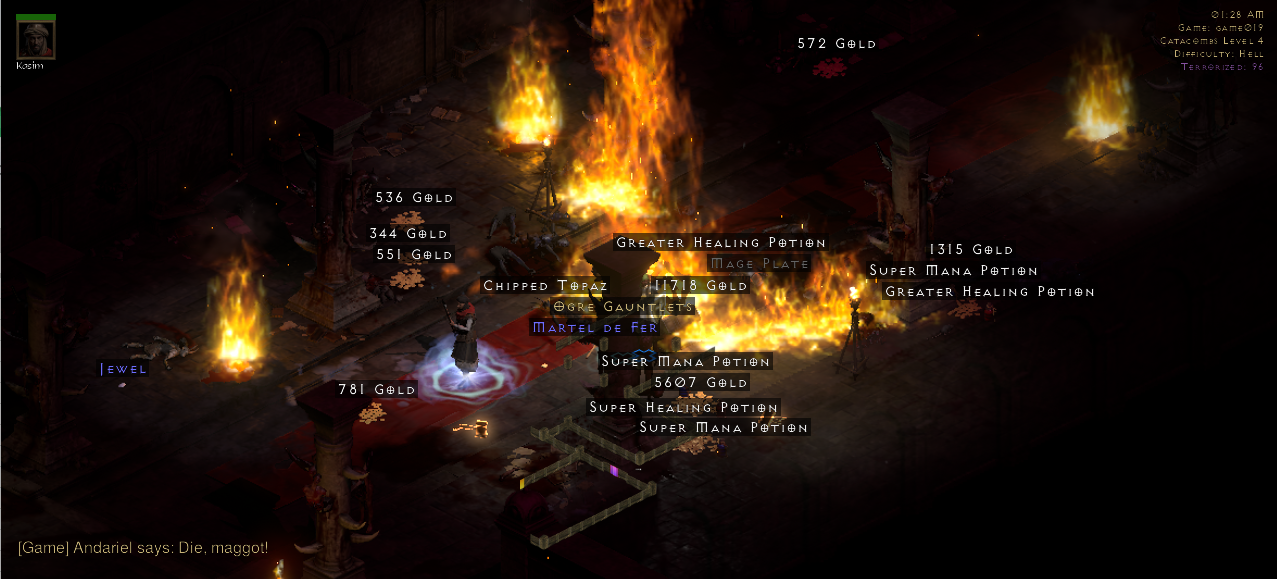This screenshot has width=1277, height=579.
Task: Select the 344 Gold label
Action: click(x=408, y=234)
